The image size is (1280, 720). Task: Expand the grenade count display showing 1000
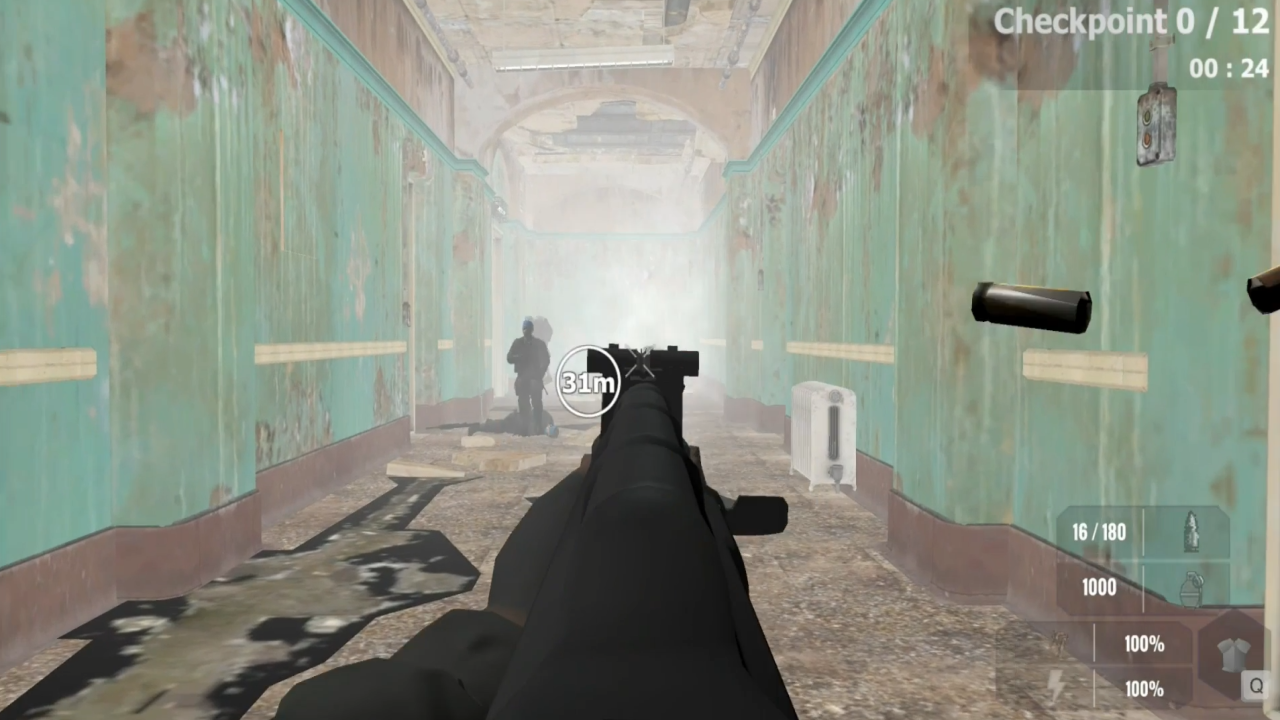click(x=1099, y=587)
